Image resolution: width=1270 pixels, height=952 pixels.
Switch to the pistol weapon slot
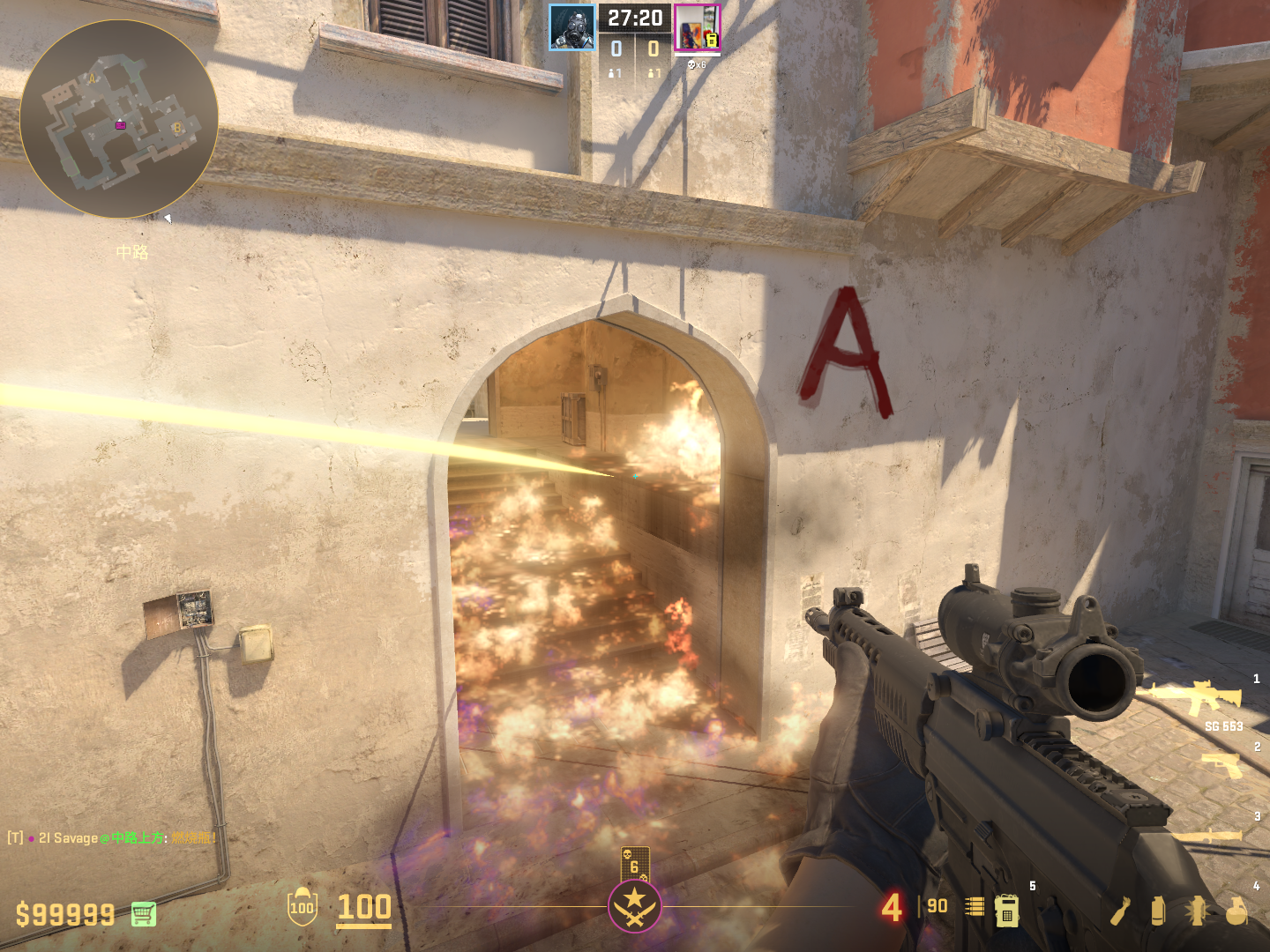pos(1222,765)
